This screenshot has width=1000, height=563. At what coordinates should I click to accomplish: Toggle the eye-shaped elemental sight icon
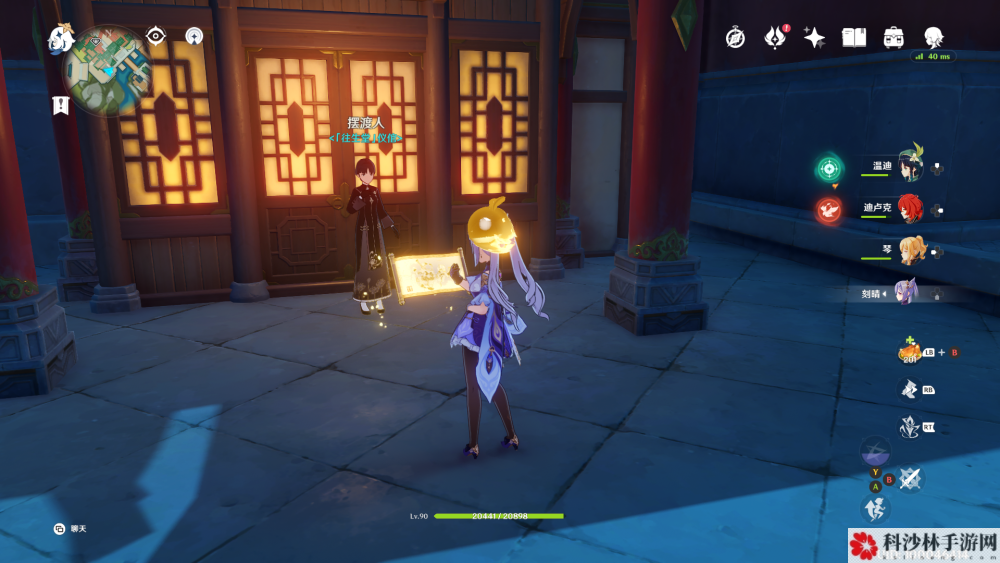pos(155,36)
